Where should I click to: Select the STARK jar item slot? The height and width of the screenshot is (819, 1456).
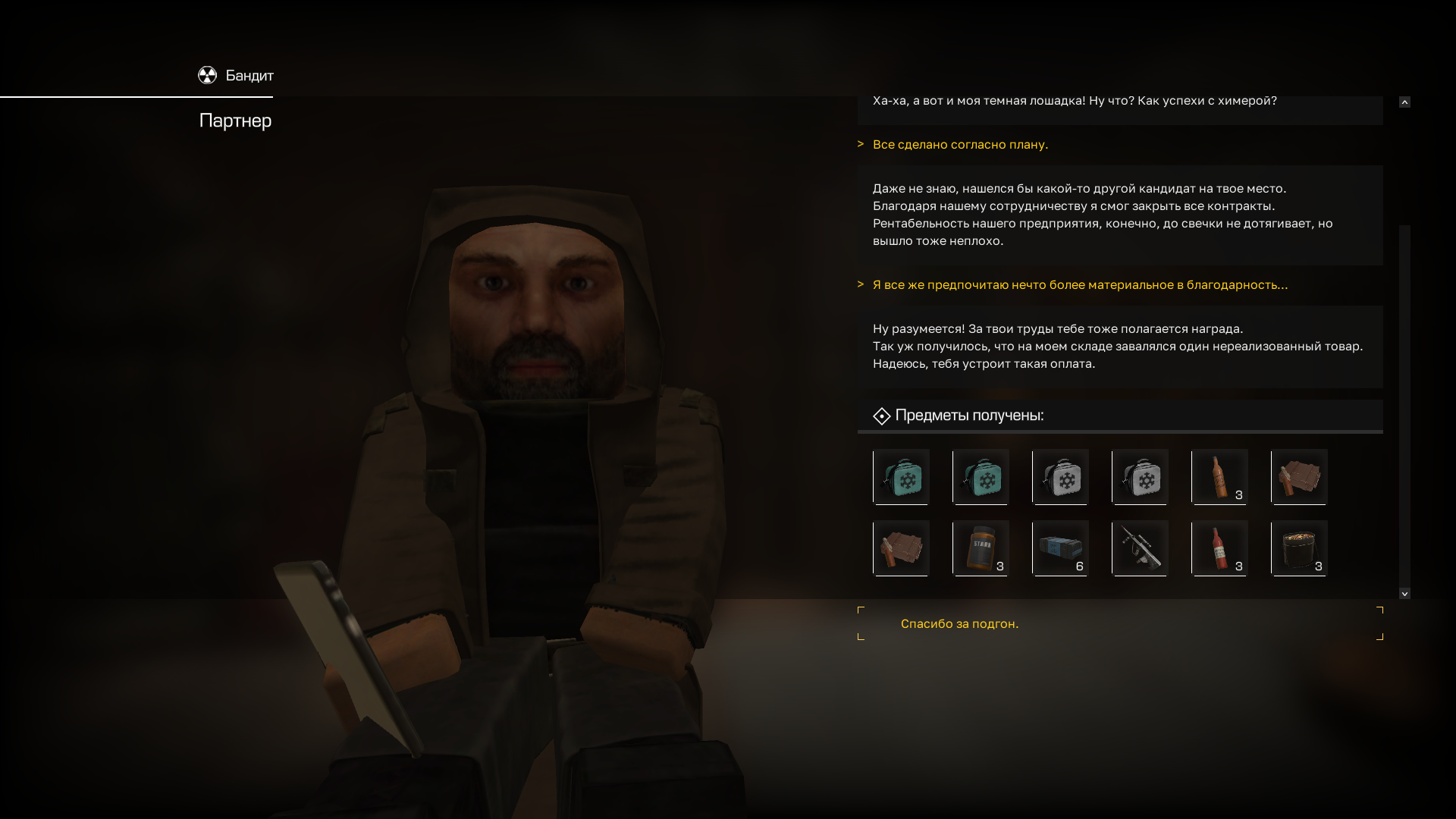[x=981, y=548]
